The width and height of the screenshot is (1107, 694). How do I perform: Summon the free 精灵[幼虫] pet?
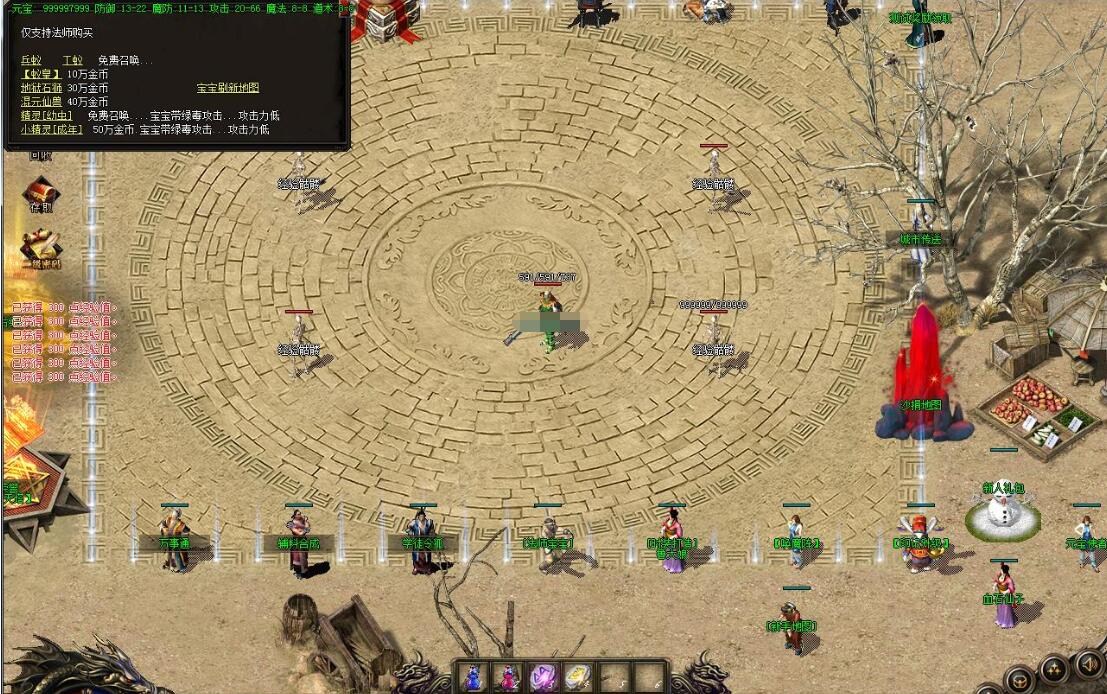coord(46,116)
